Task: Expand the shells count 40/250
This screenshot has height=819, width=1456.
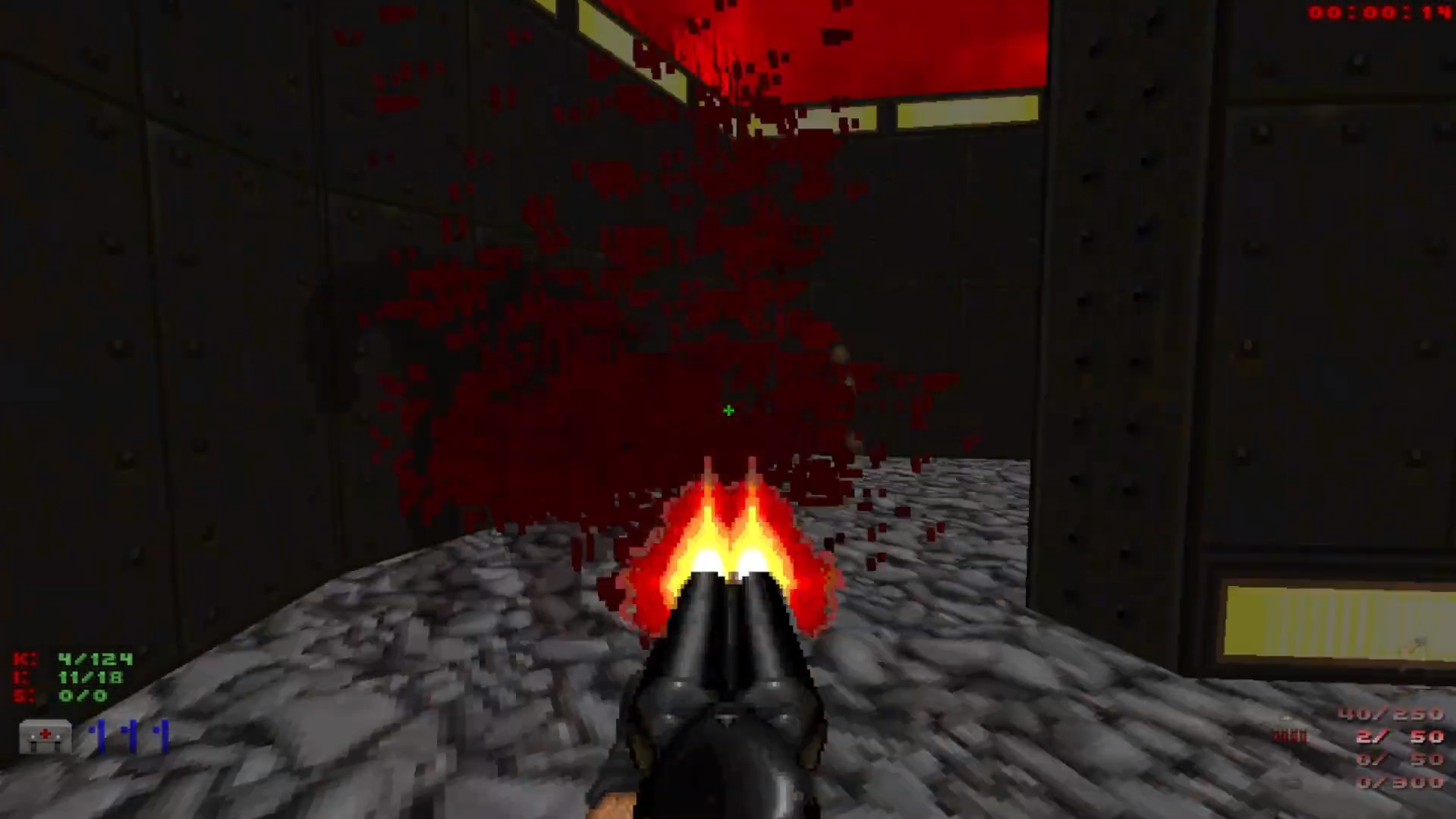Action: [x=1390, y=714]
